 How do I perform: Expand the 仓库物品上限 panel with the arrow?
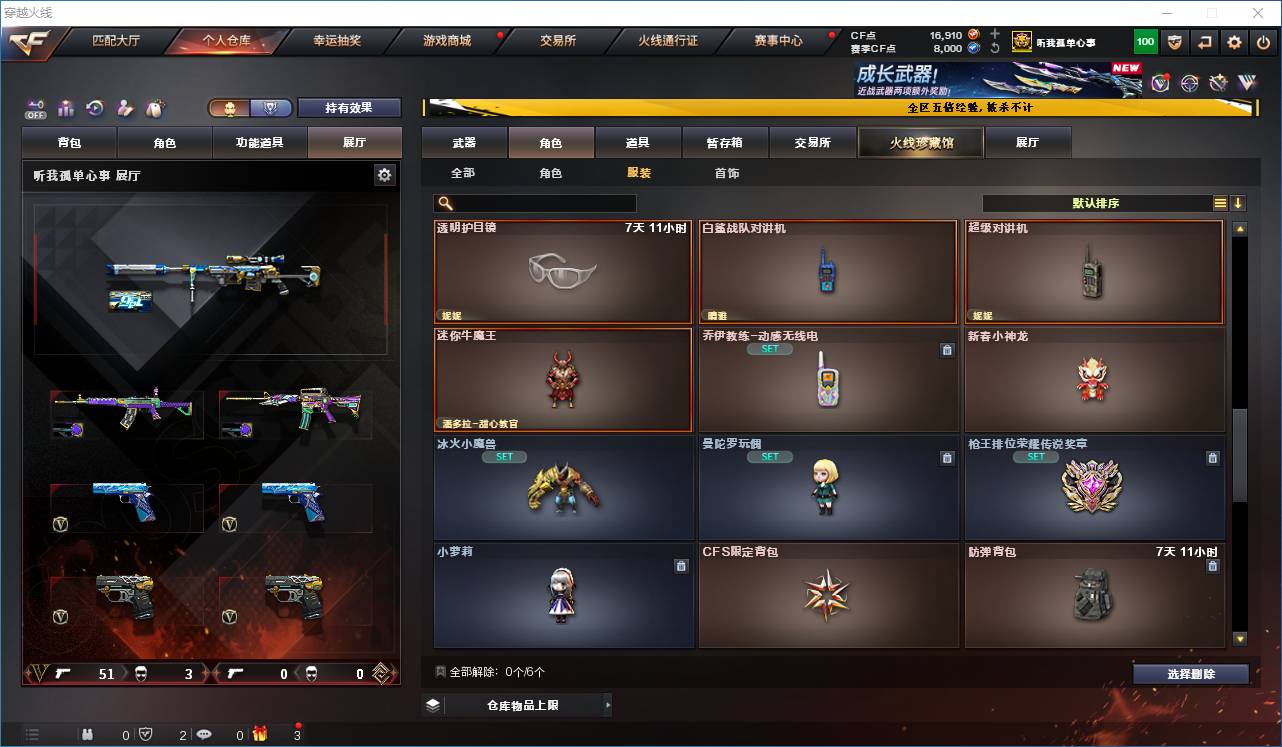[607, 705]
